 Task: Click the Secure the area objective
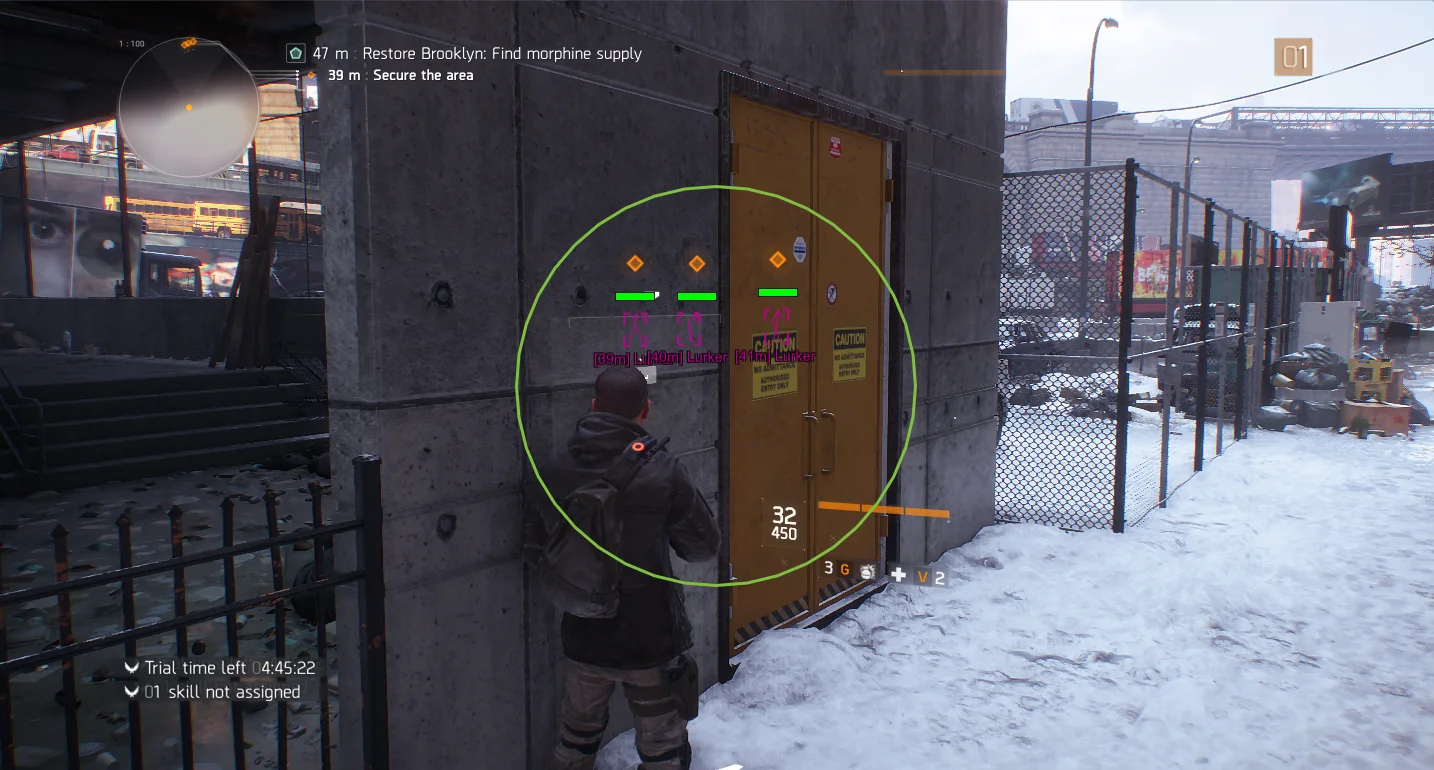(x=422, y=75)
